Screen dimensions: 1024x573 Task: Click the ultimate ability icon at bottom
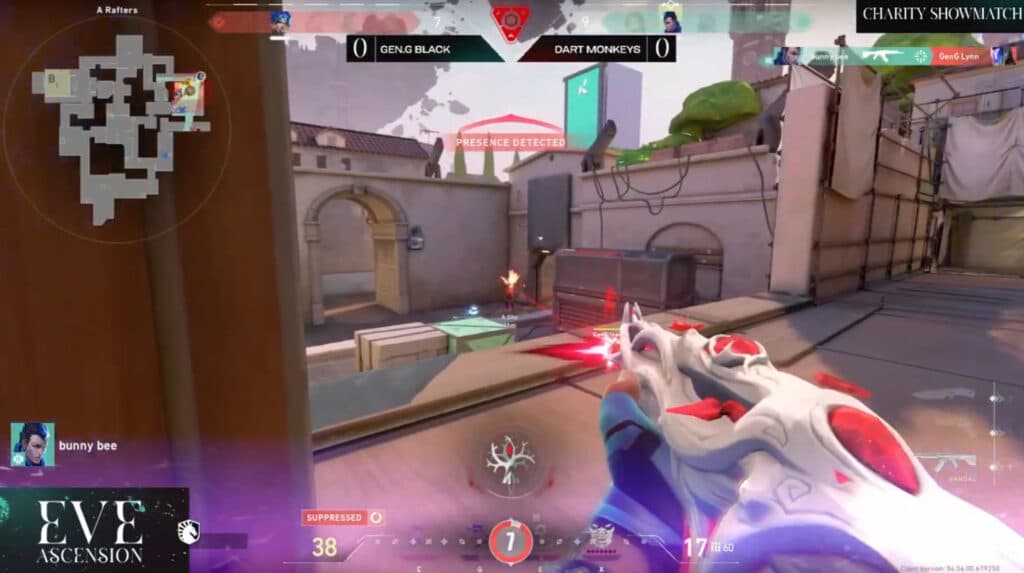(x=510, y=541)
